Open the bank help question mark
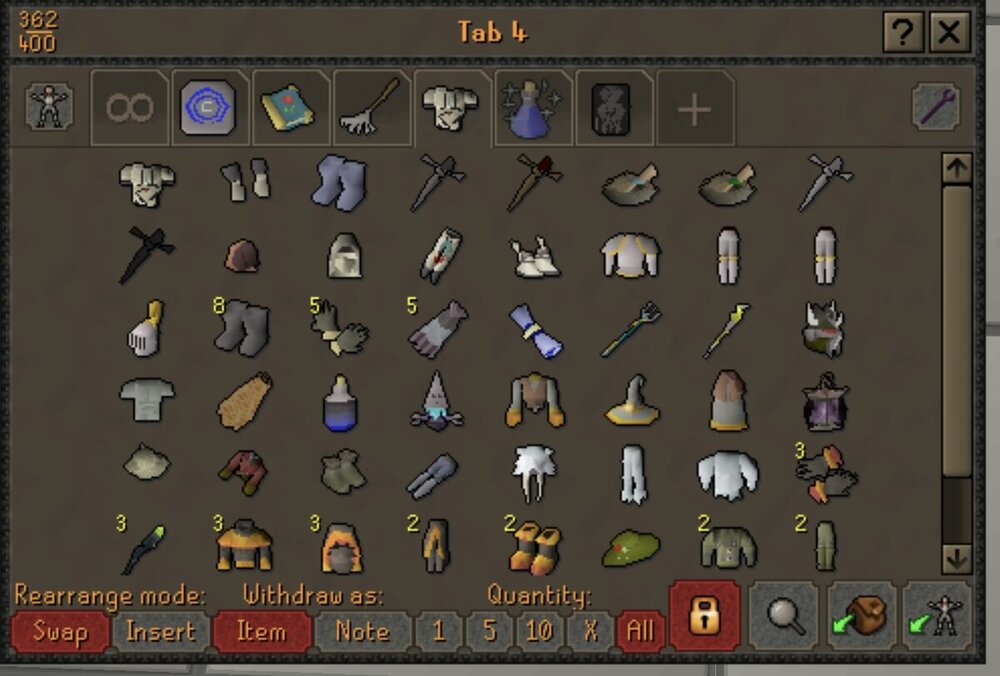Viewport: 1000px width, 676px height. (x=903, y=34)
